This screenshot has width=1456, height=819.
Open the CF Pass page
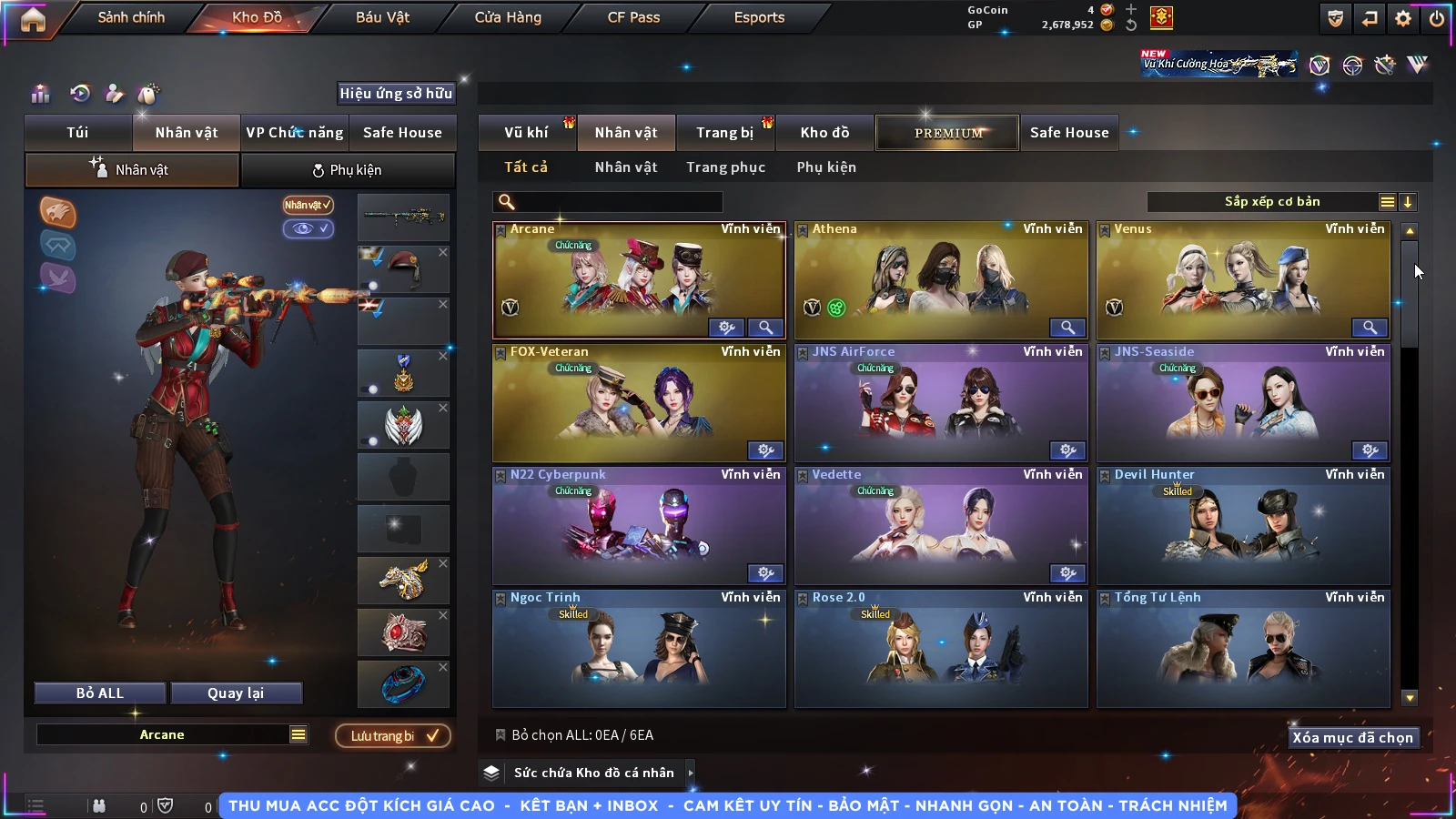(633, 17)
